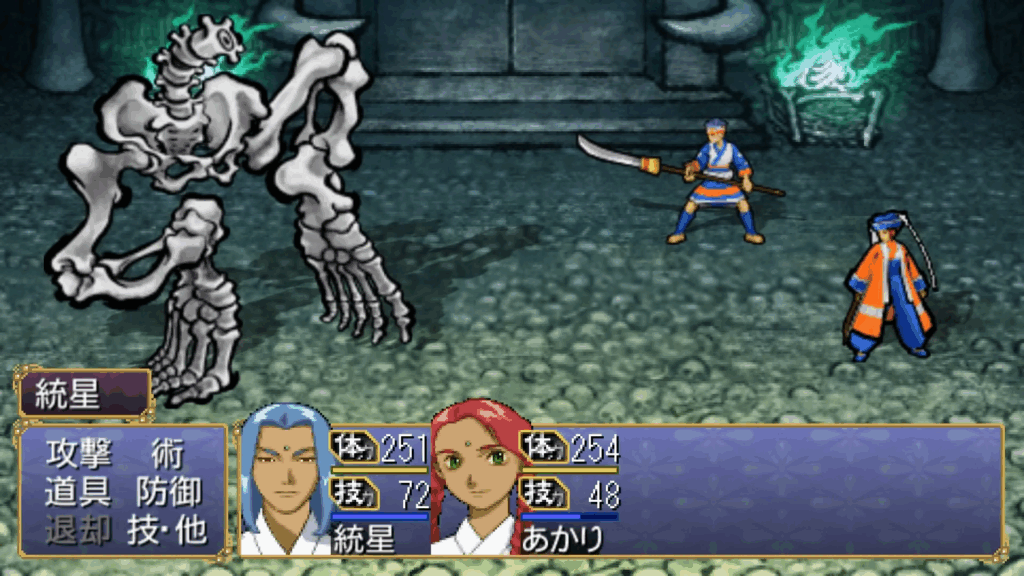Open the 技・他 skills command

[166, 530]
